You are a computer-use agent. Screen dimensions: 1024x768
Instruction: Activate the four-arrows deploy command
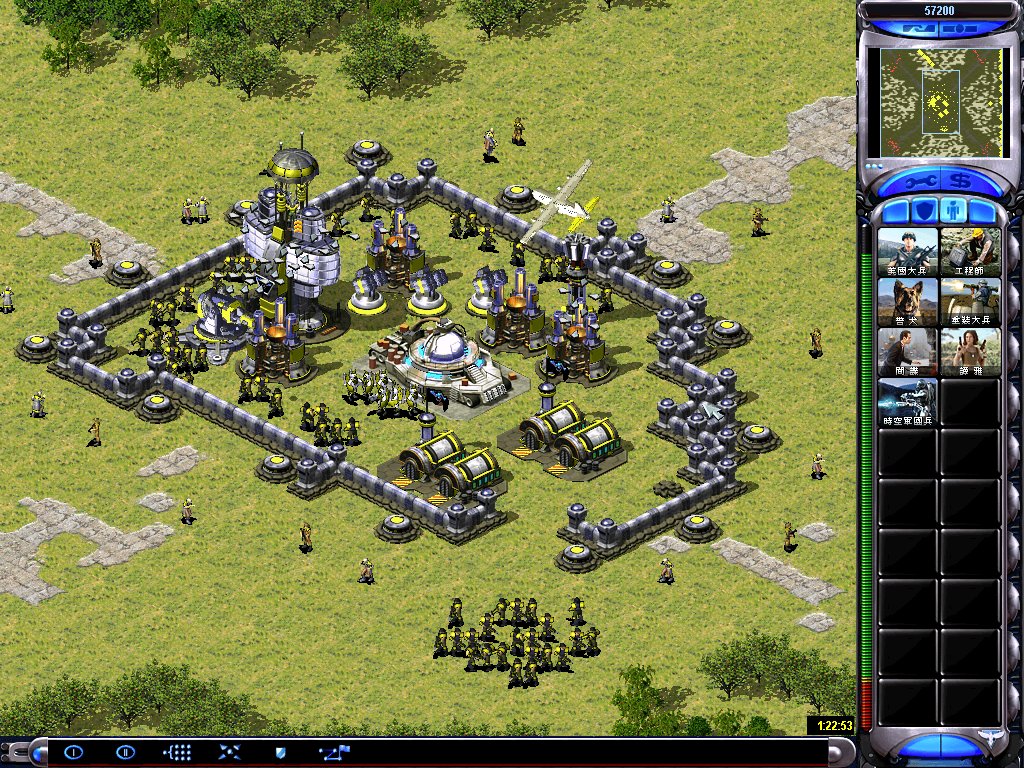coord(229,752)
